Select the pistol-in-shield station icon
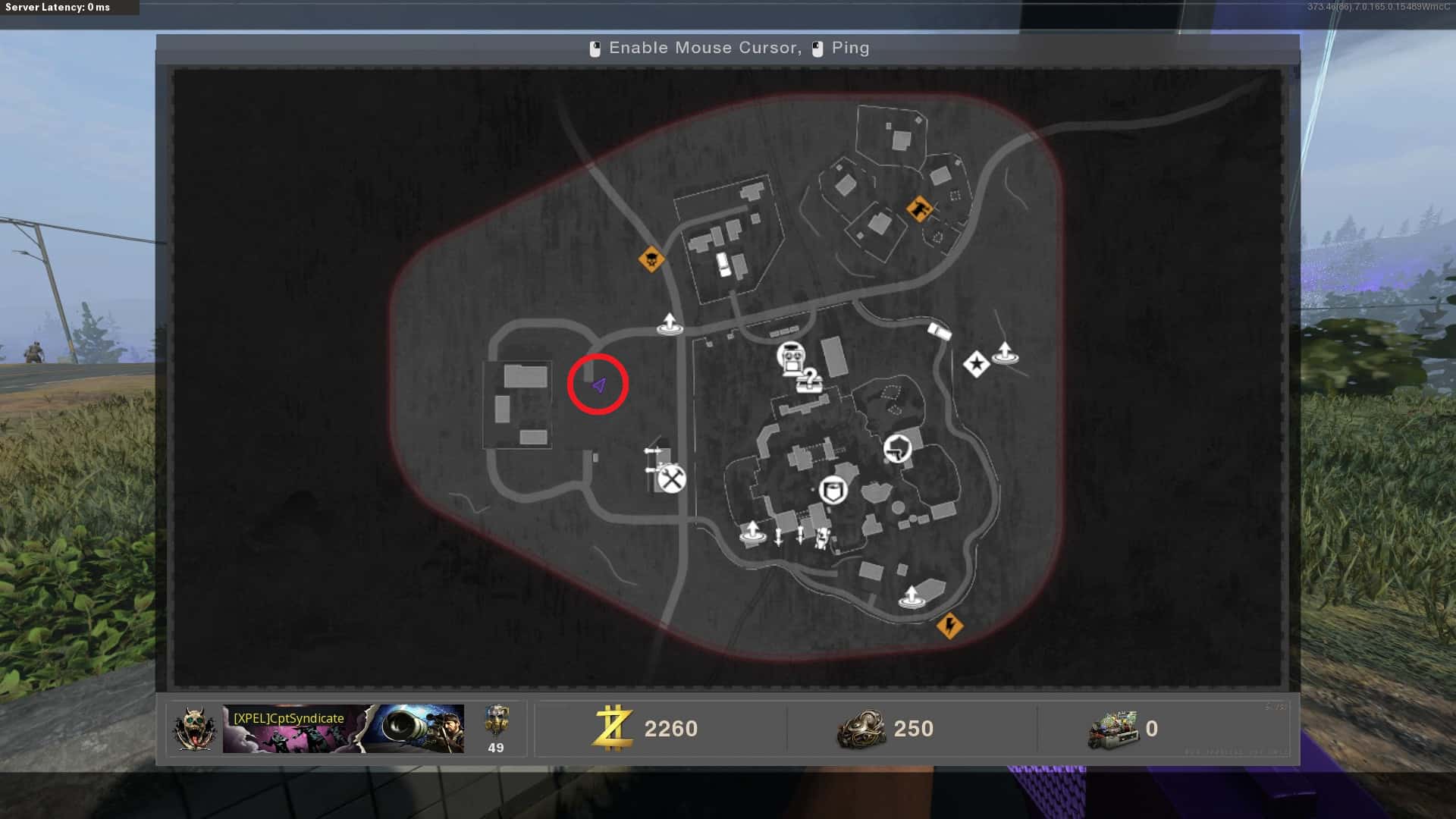Screen dimensions: 1456x819 (898, 448)
